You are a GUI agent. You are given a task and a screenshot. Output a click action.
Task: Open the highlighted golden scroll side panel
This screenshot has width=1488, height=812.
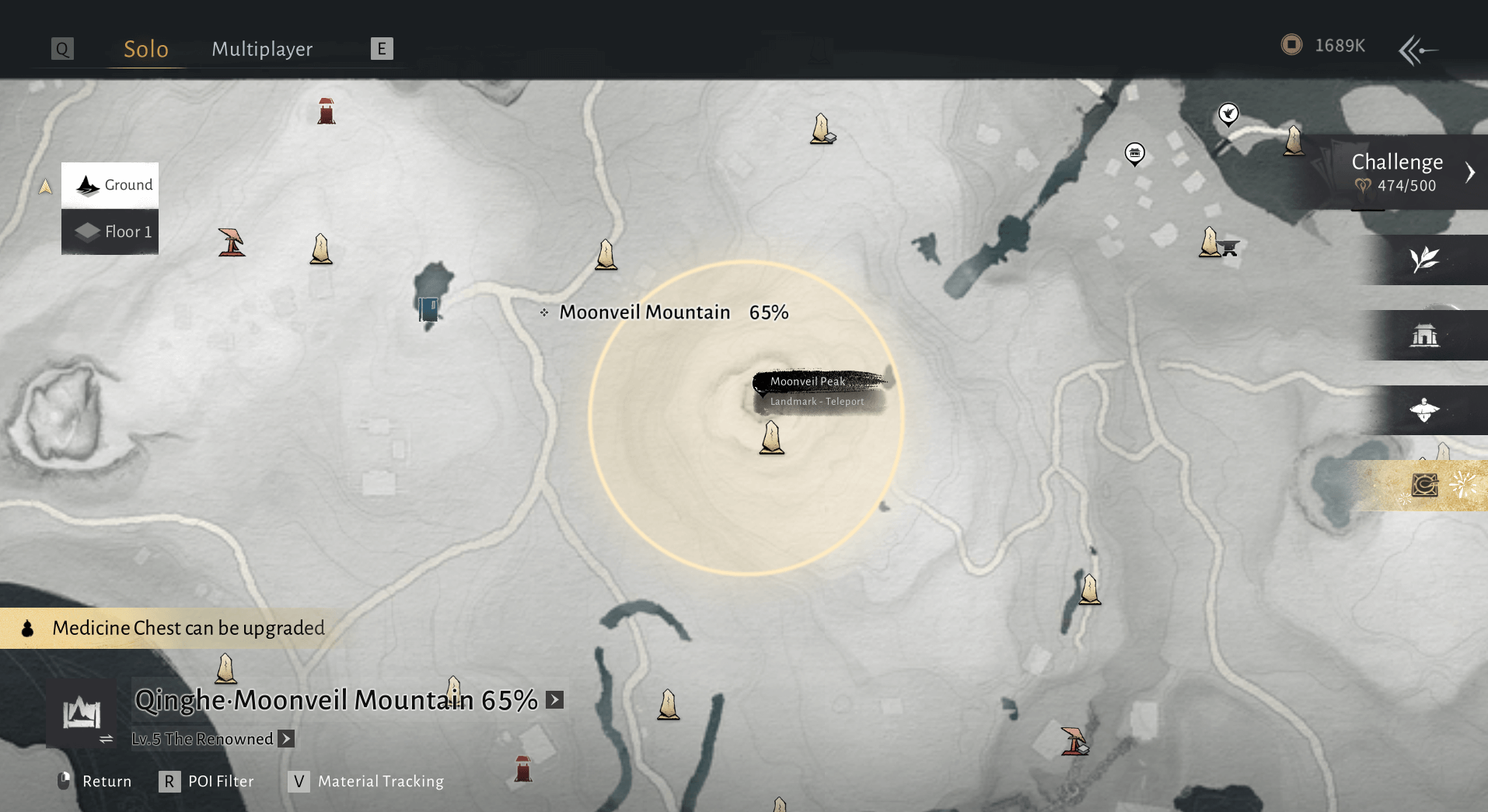(x=1424, y=486)
